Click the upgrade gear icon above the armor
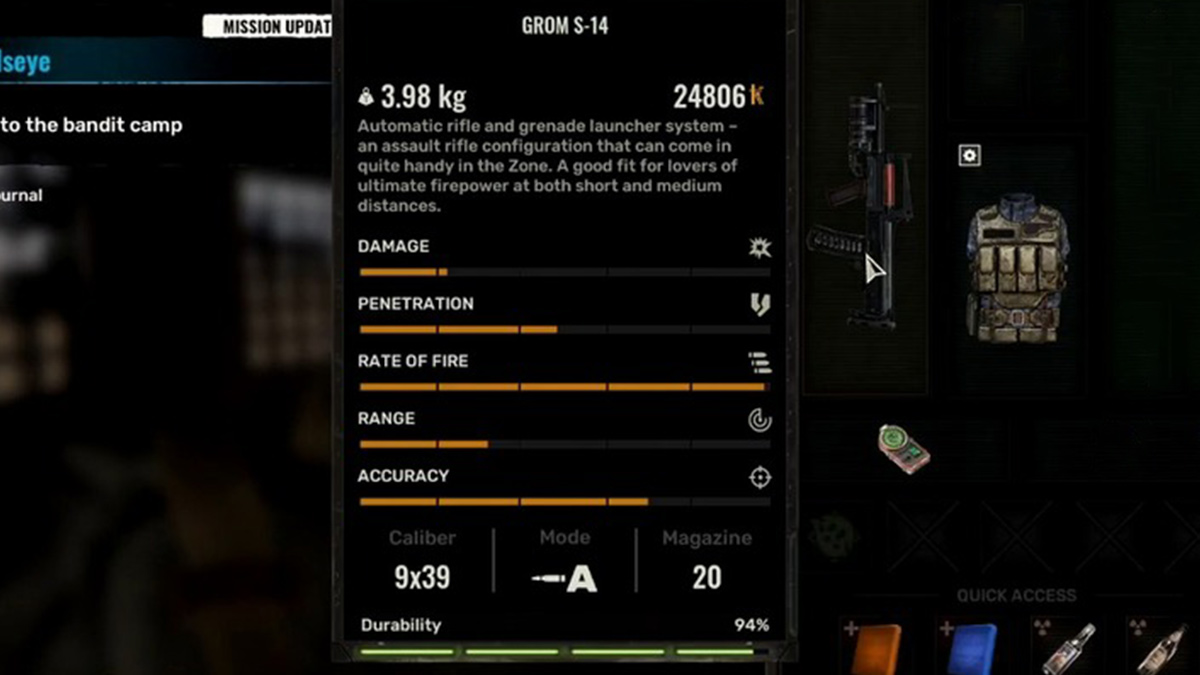 click(969, 155)
